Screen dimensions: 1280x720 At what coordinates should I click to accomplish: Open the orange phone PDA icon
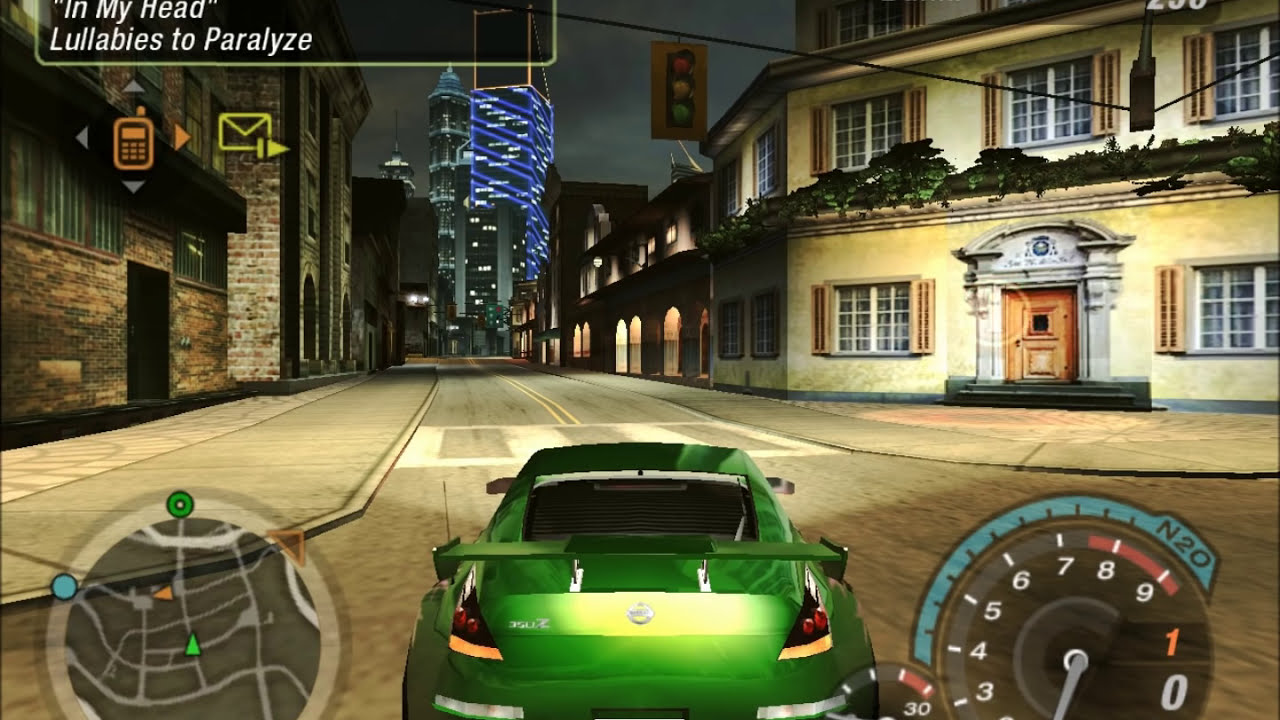point(133,141)
